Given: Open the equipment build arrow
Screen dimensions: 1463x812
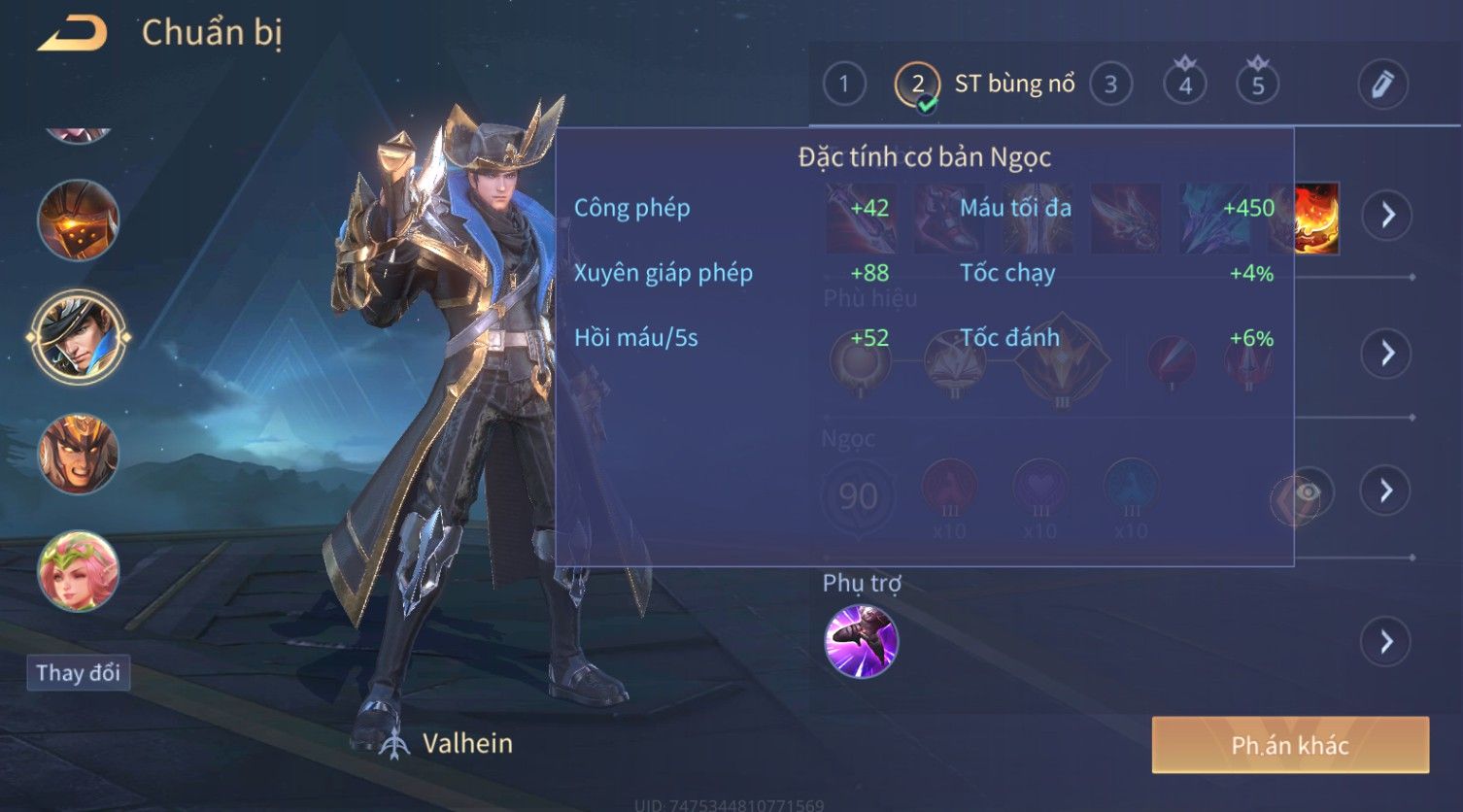Looking at the screenshot, I should point(1386,215).
